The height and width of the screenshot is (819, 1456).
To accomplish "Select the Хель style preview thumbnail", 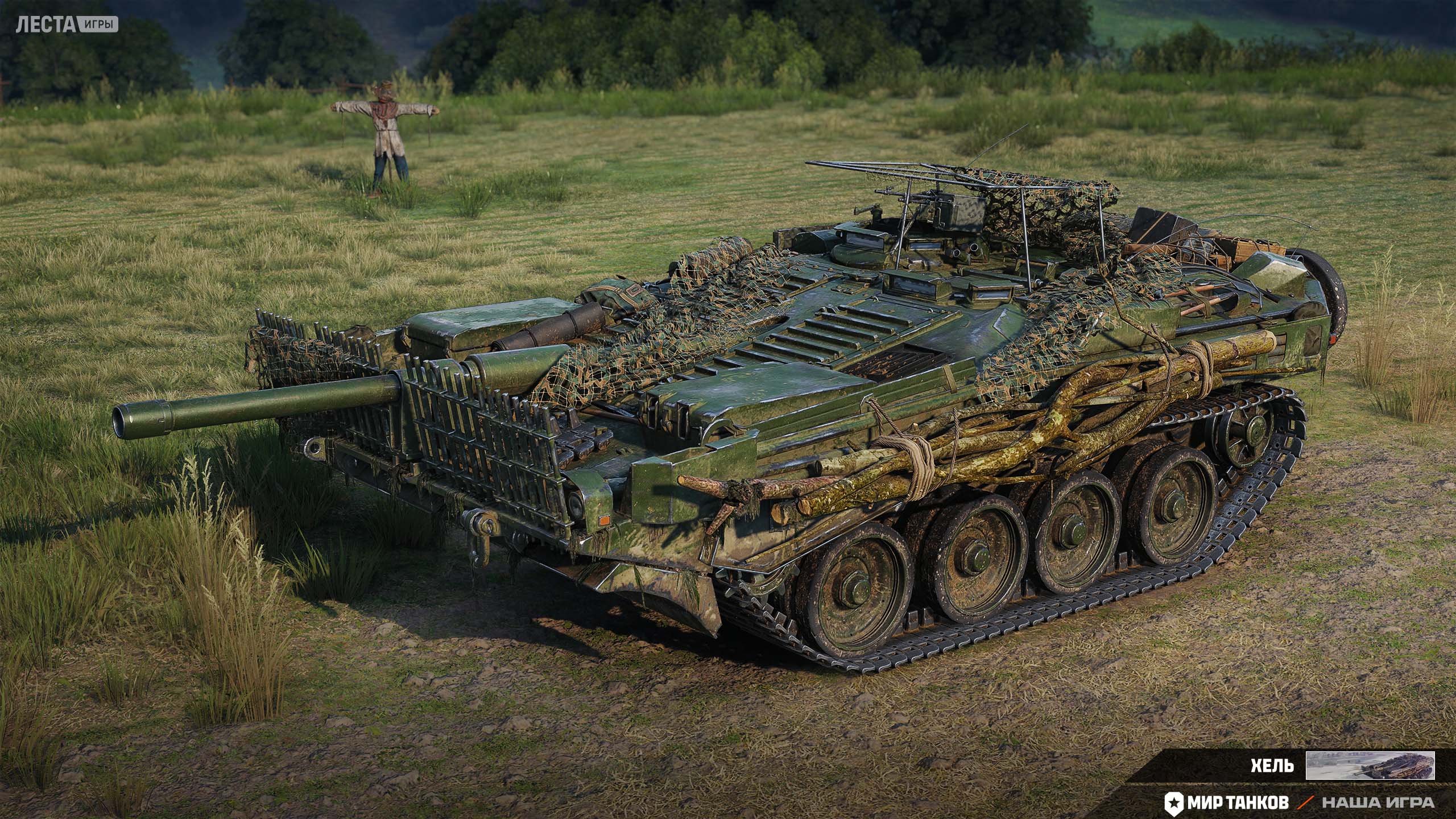I will pos(1370,765).
